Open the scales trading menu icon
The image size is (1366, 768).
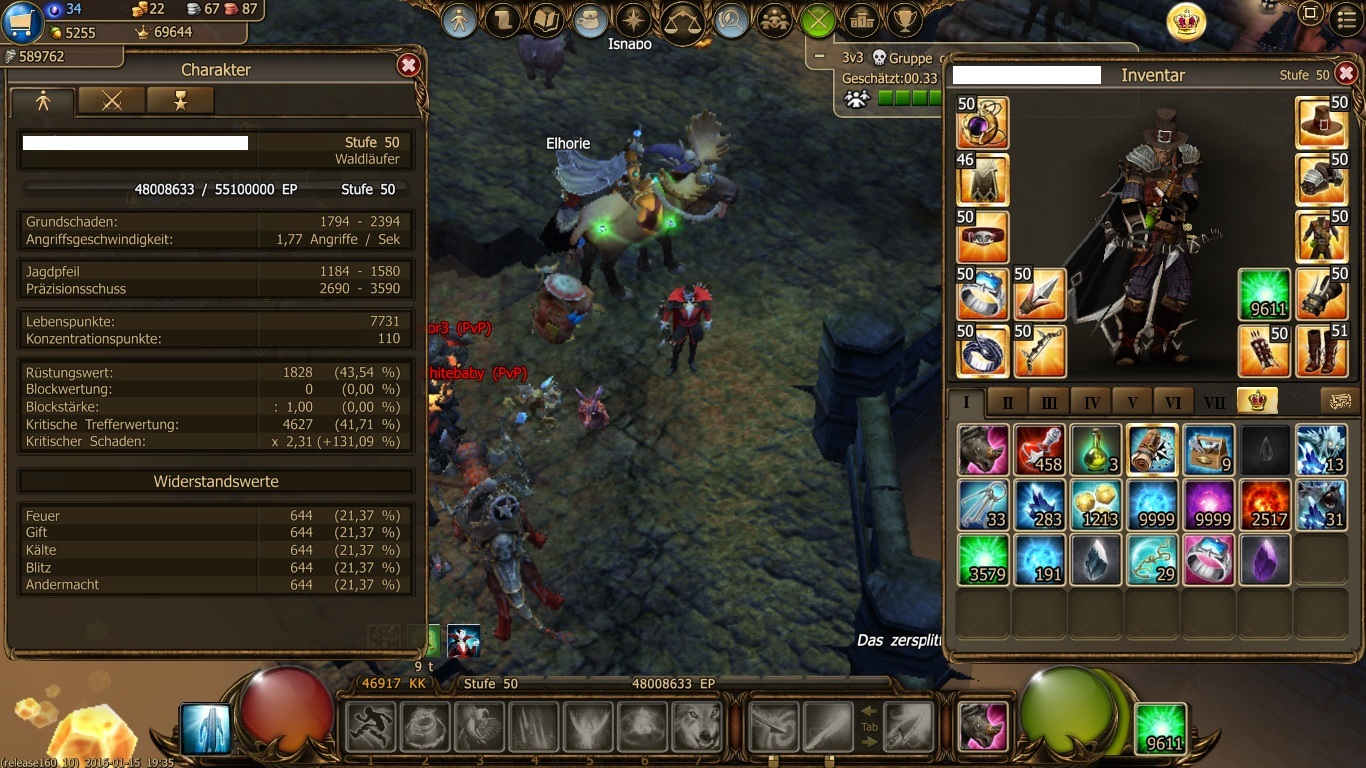(682, 21)
